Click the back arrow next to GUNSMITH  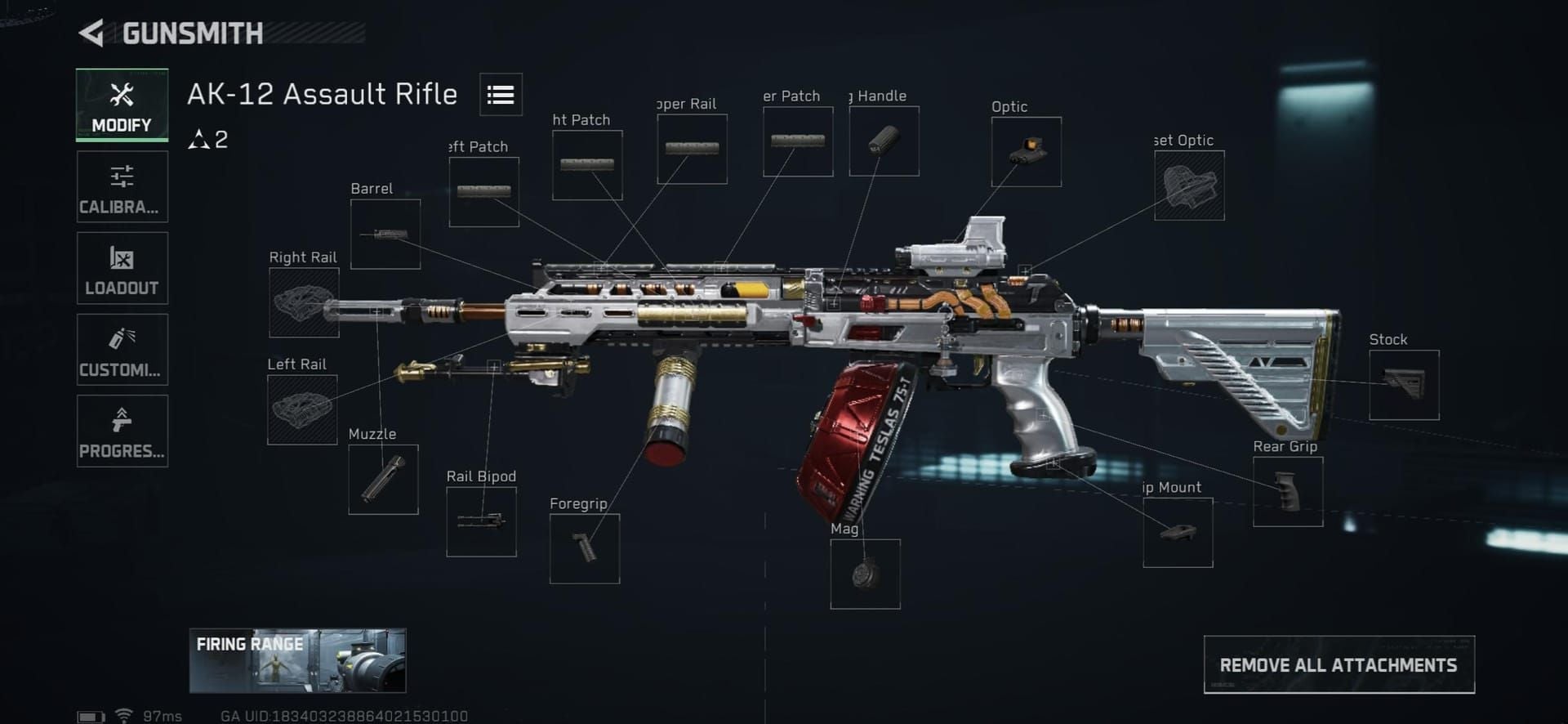coord(92,33)
